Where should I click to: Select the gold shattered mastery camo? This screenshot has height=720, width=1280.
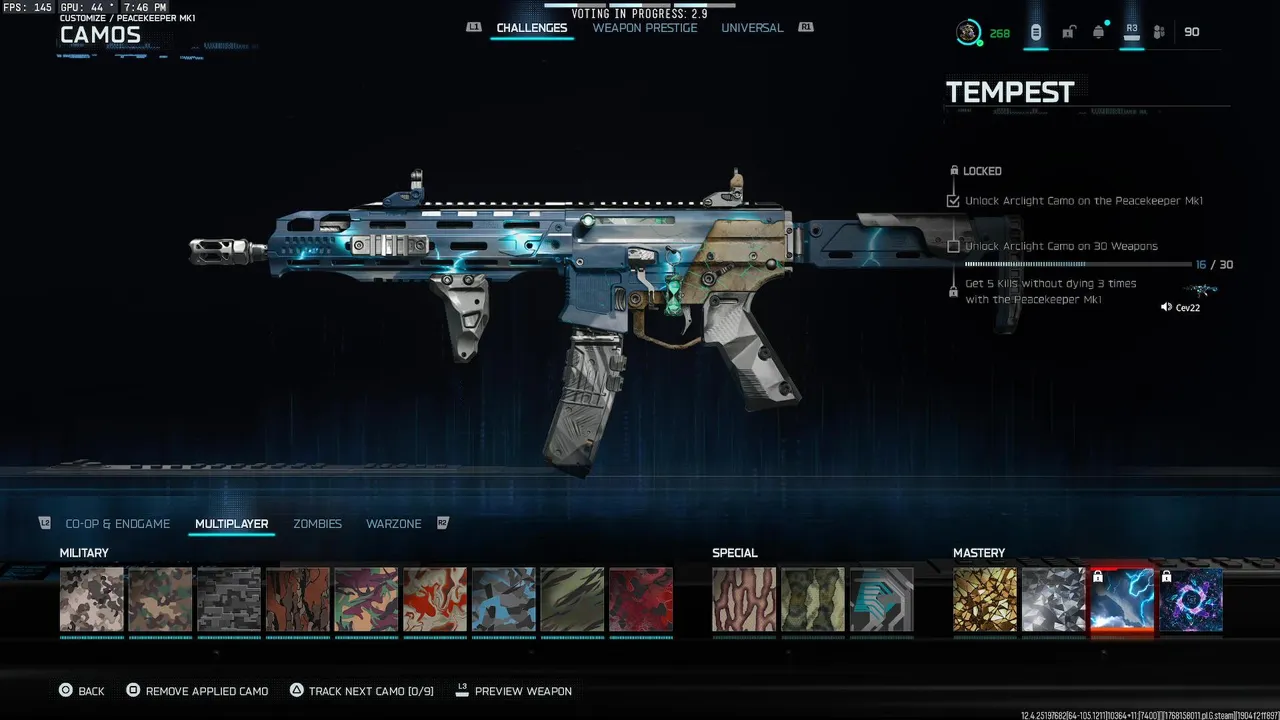click(985, 600)
